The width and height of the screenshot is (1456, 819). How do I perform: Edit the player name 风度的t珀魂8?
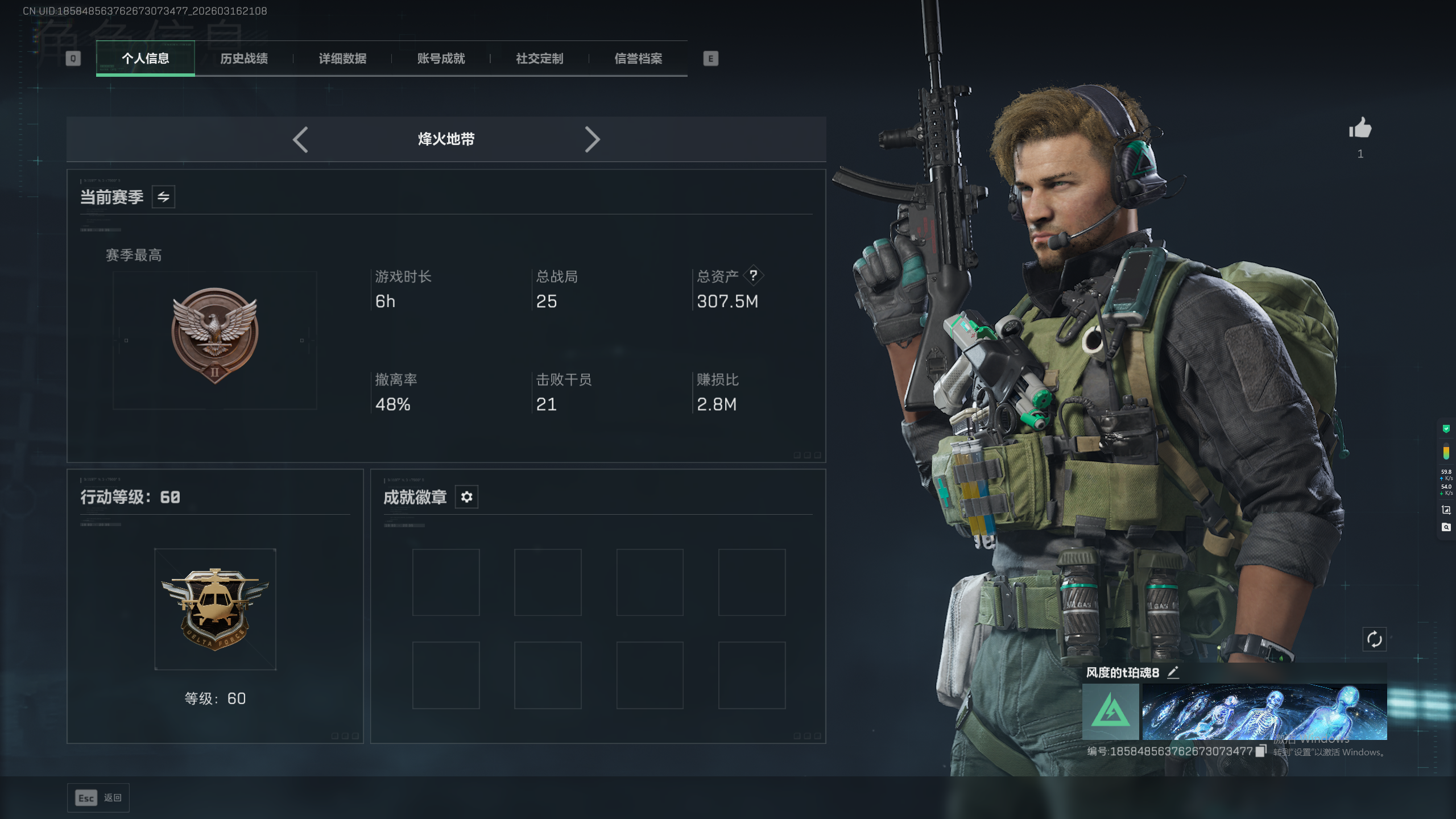pos(1173,672)
